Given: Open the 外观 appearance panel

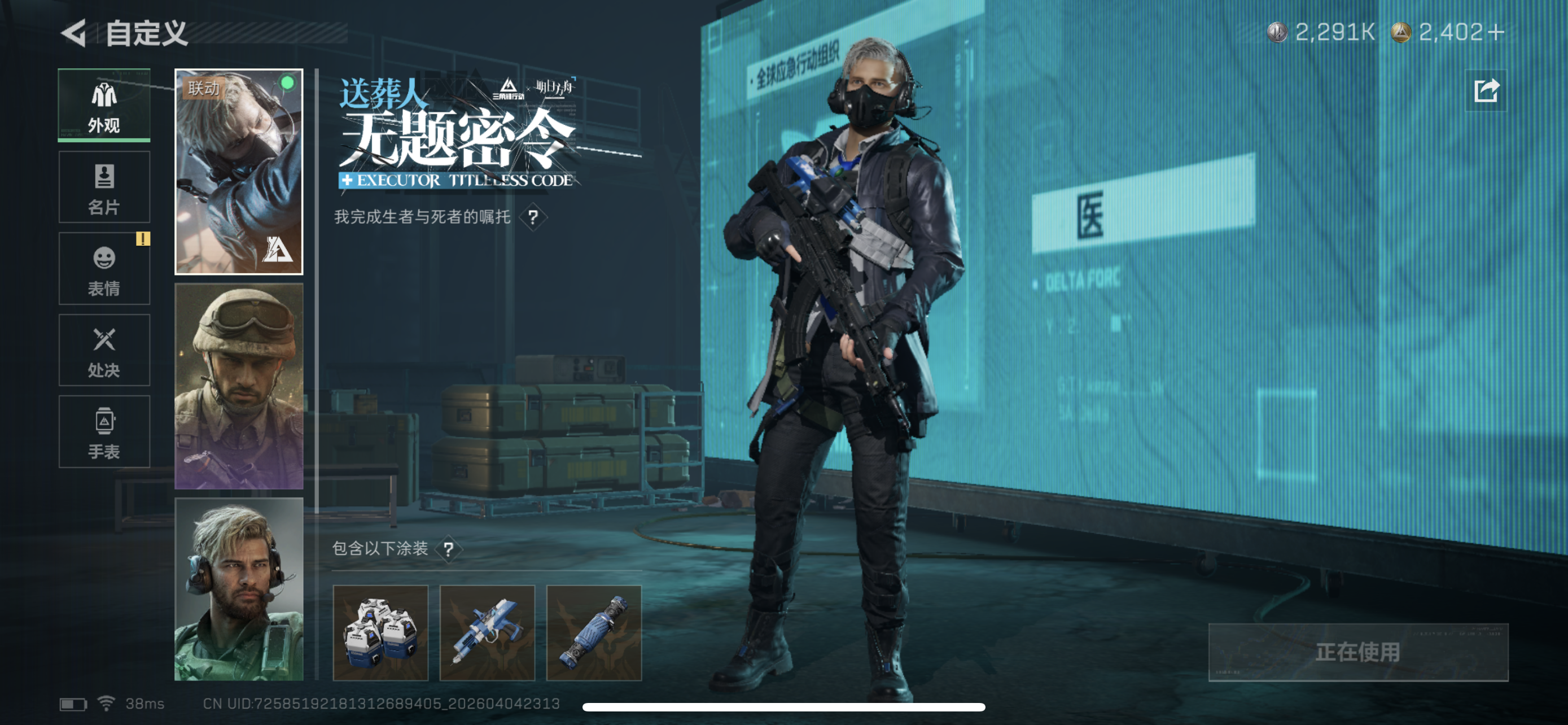Looking at the screenshot, I should pyautogui.click(x=103, y=107).
